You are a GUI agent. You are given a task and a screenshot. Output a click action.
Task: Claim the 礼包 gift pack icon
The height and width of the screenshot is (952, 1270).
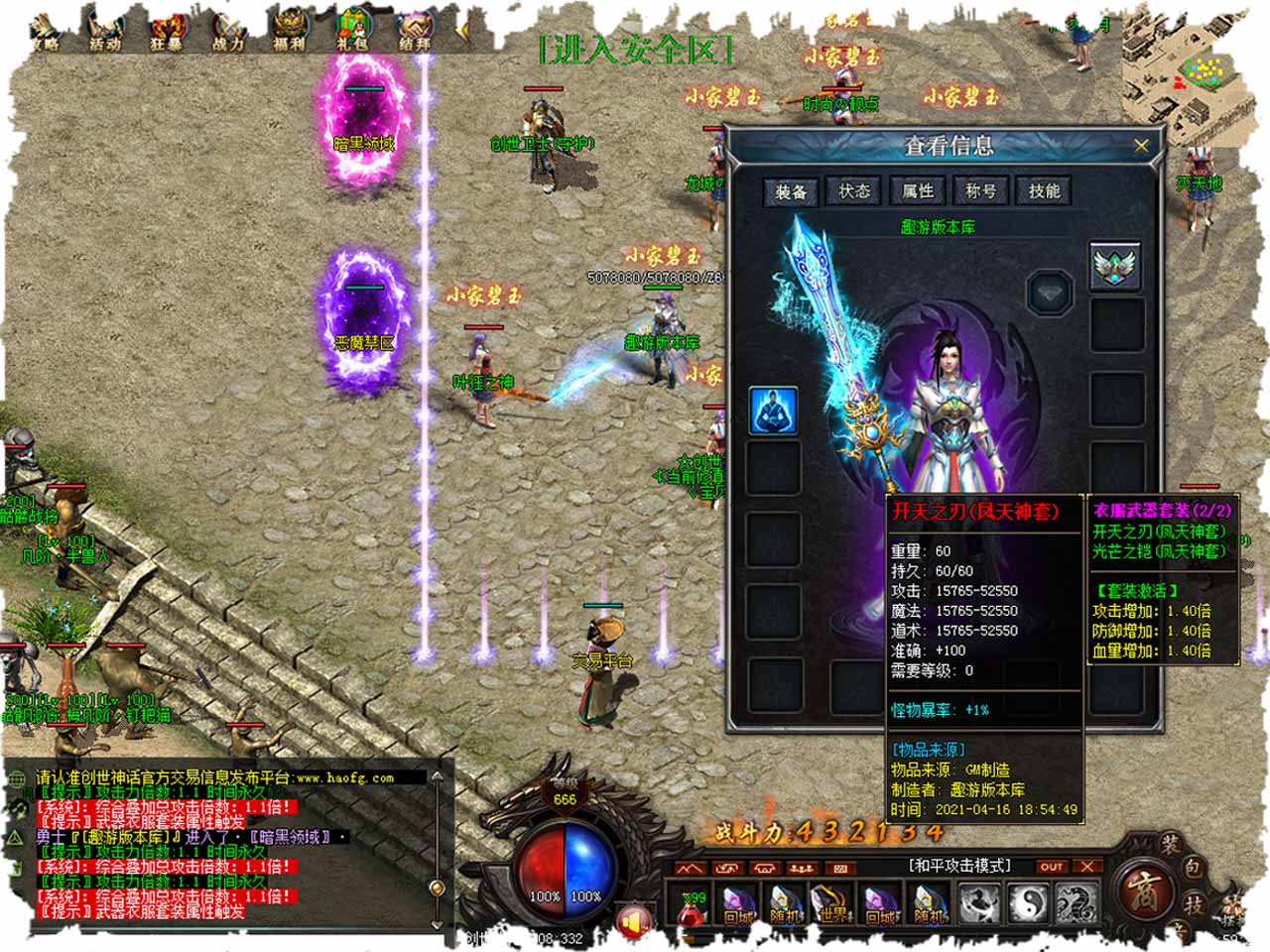click(352, 30)
